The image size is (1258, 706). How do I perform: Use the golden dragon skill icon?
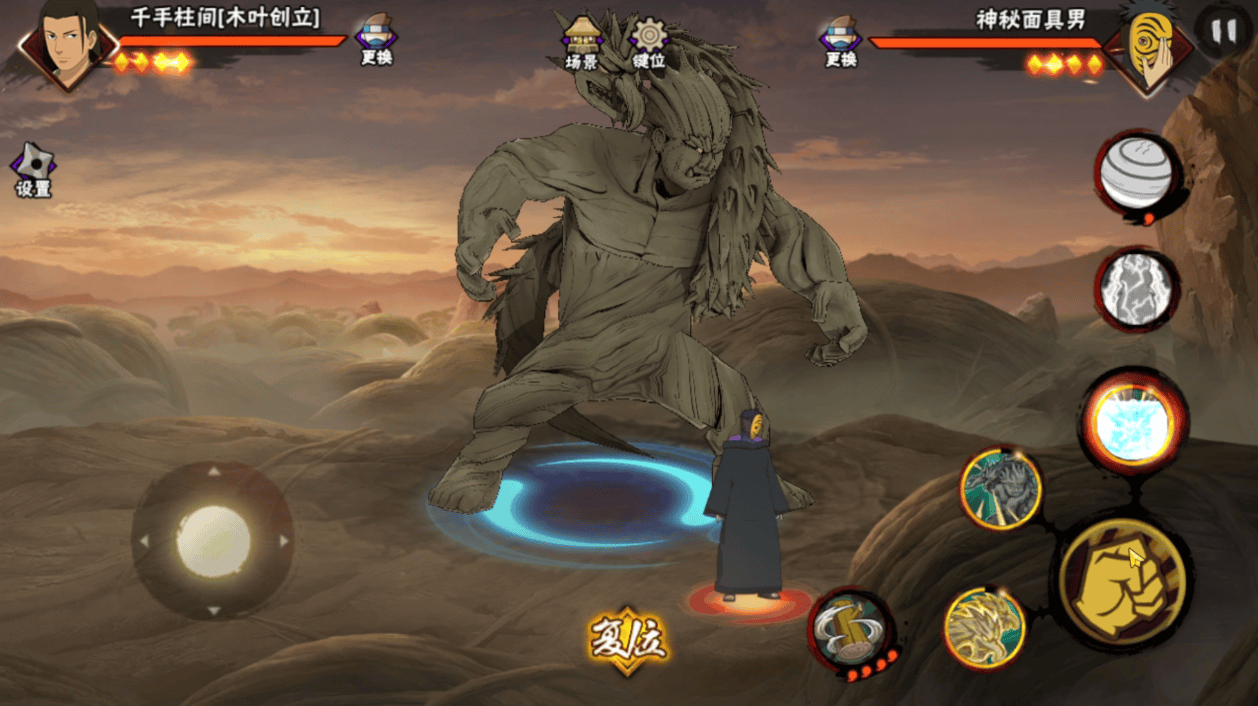(x=985, y=627)
